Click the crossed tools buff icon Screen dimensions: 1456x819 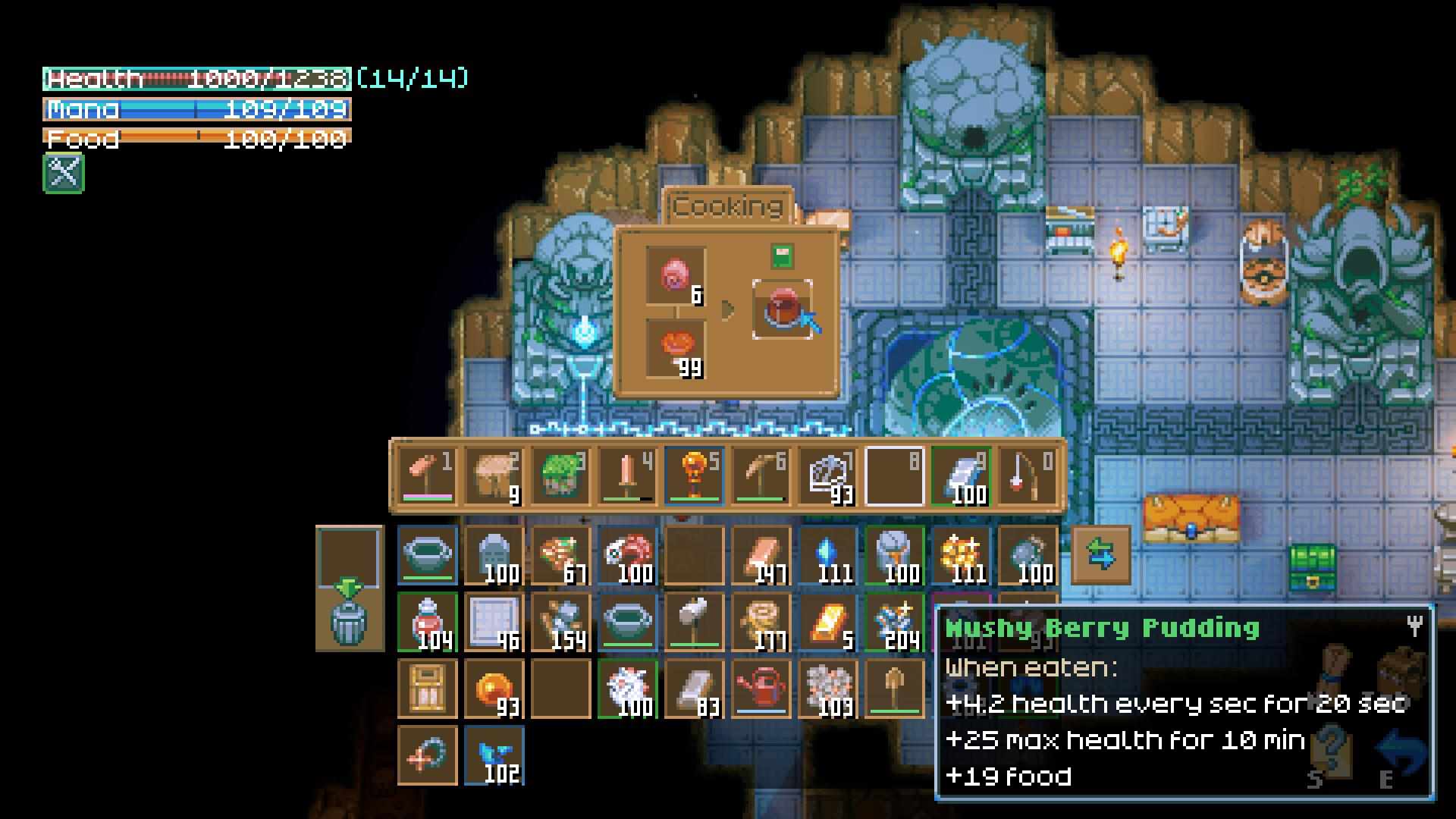[x=64, y=173]
